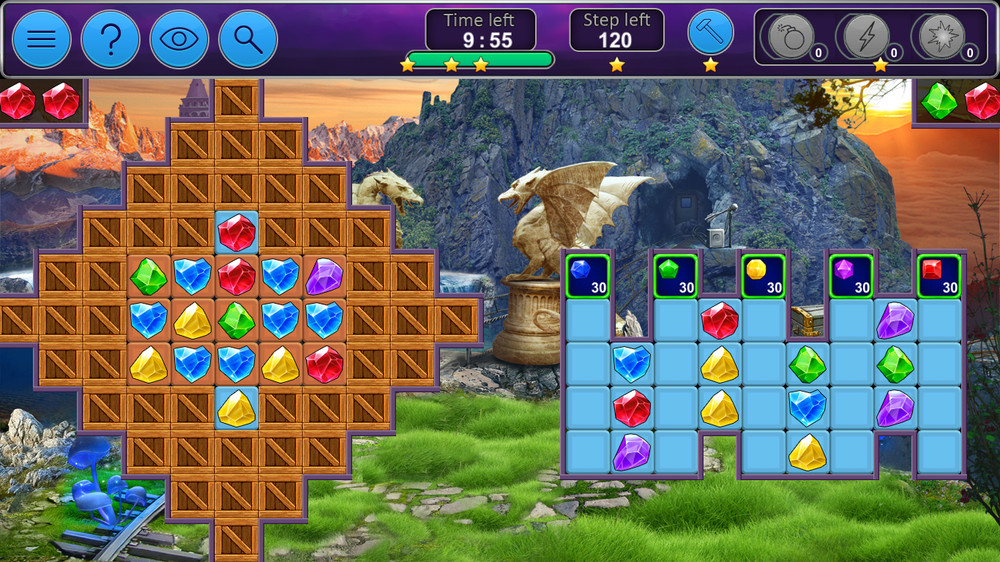Activate the lightning bolt booster
The width and height of the screenshot is (1000, 562).
tap(864, 37)
